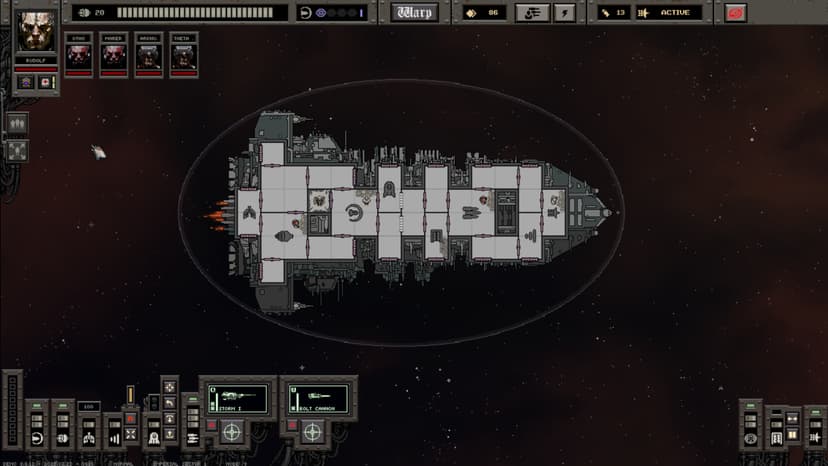The image size is (828, 466).
Task: Open the red galaxy map button
Action: coord(736,13)
